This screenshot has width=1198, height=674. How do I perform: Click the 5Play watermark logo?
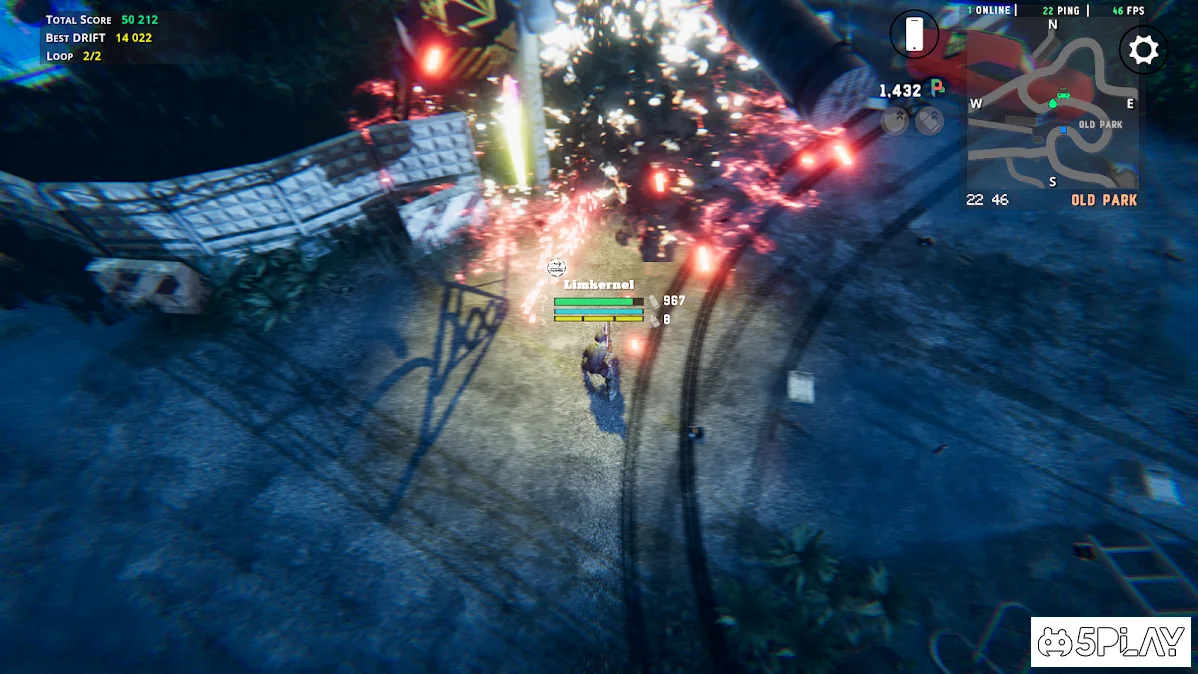tap(1110, 641)
